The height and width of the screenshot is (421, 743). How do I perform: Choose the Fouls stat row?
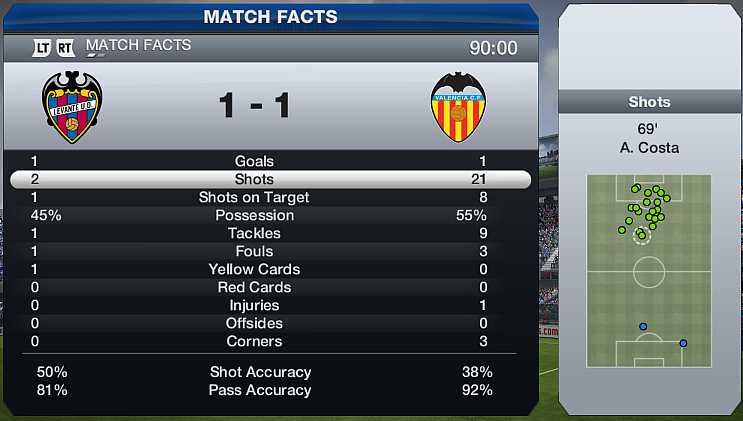[x=254, y=251]
